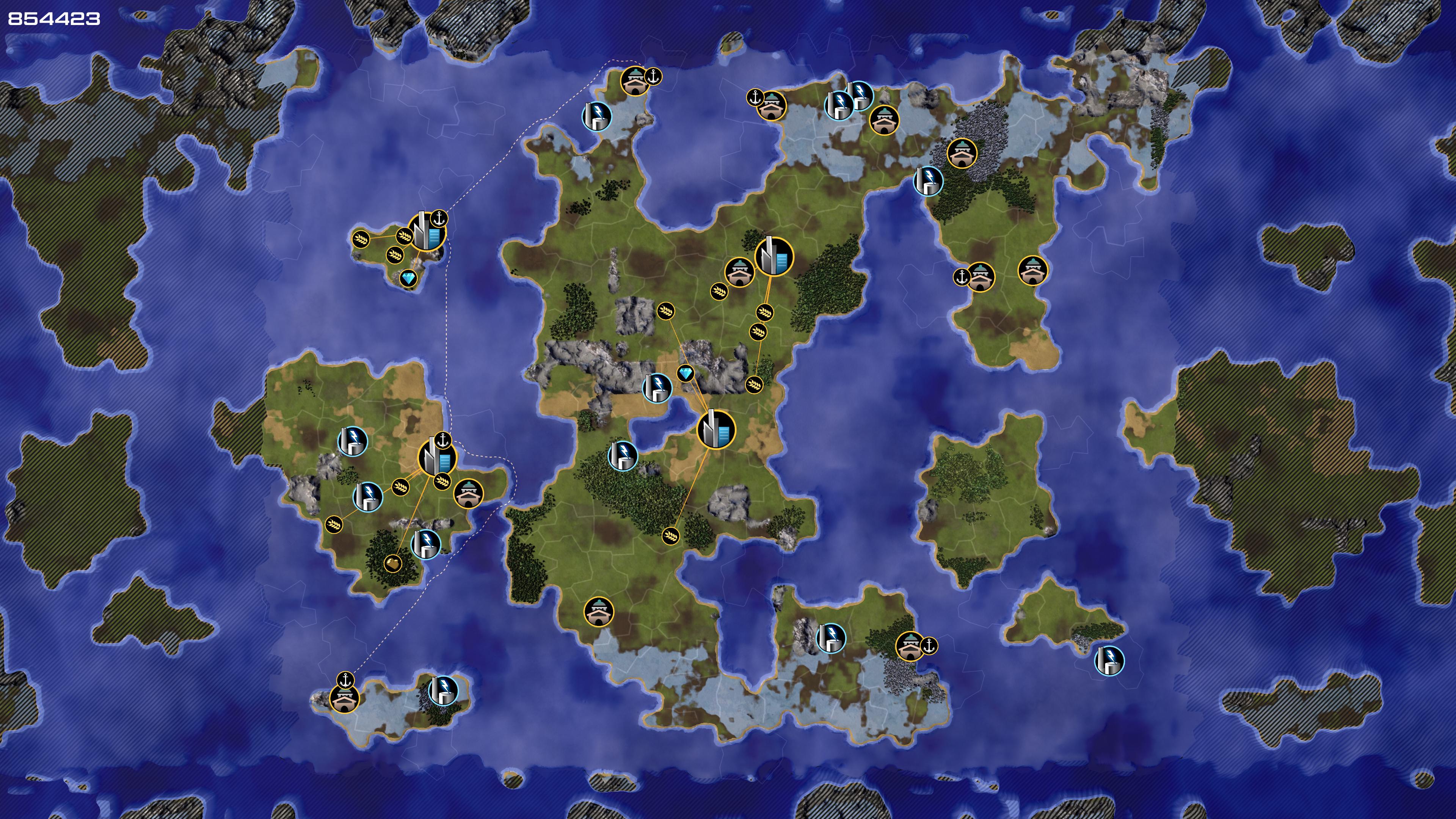Viewport: 1456px width, 819px height.
Task: Click the diamond marker between the mountain ranges
Action: pos(685,373)
